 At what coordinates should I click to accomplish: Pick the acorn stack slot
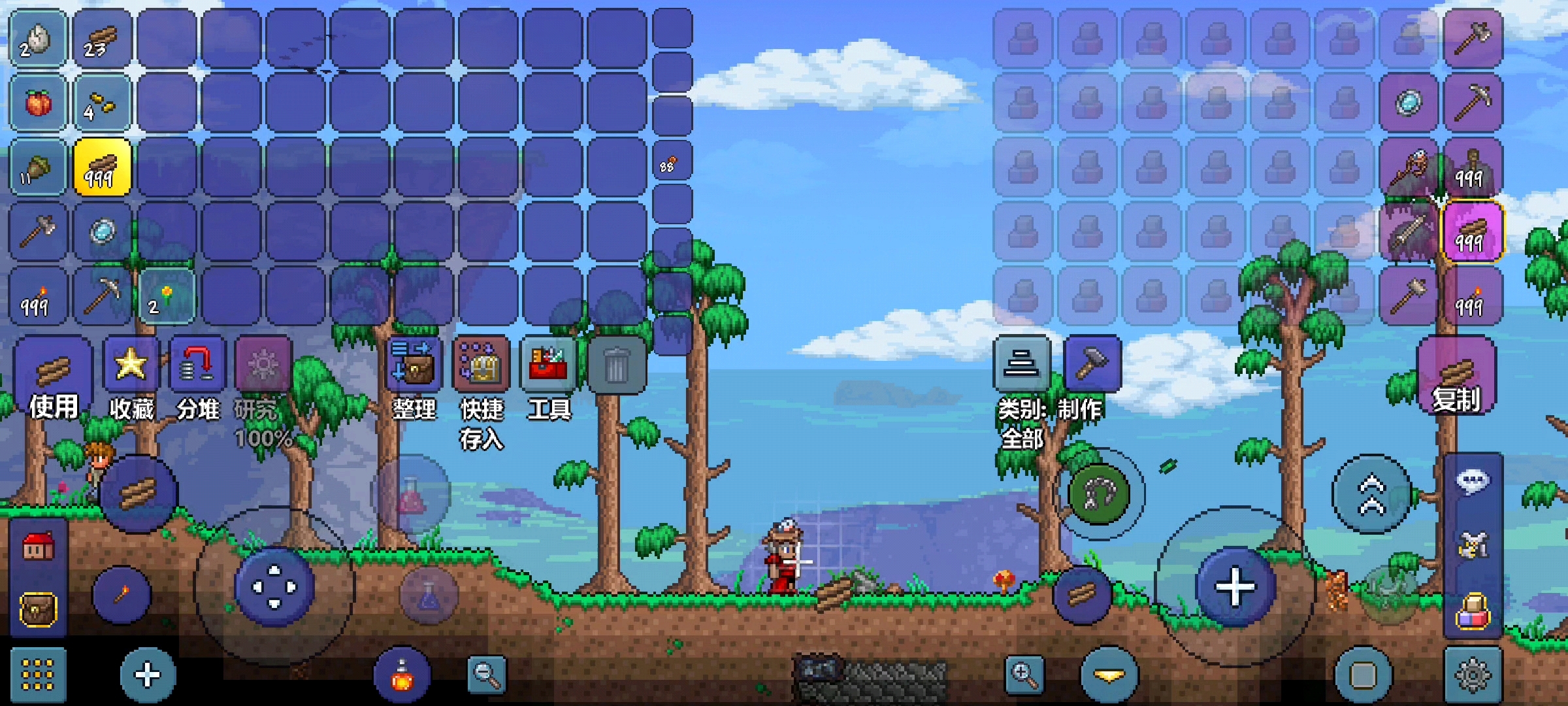coord(38,167)
